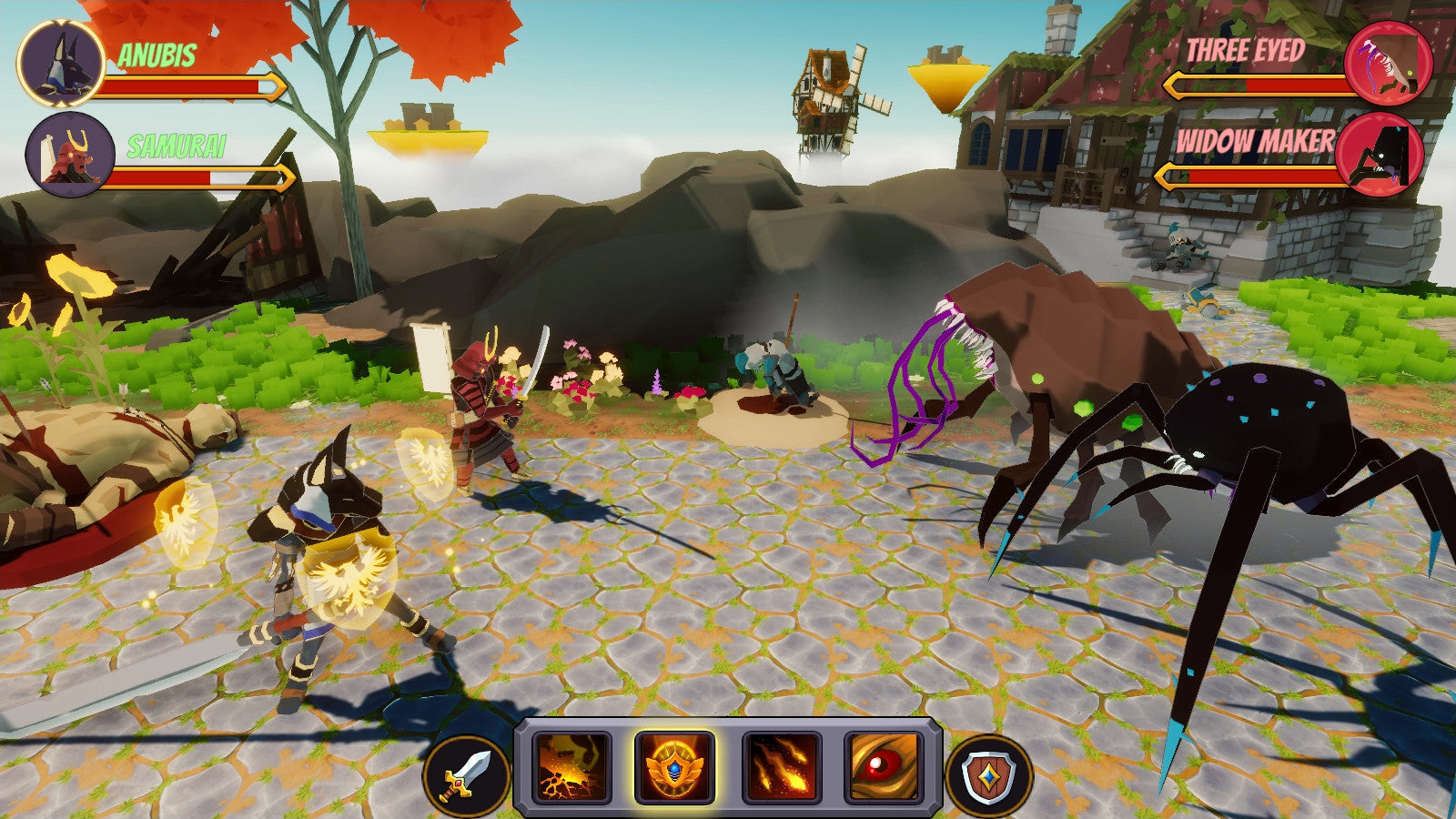Viewport: 1456px width, 819px height.
Task: Select the golden winged shield ability
Action: point(674,767)
